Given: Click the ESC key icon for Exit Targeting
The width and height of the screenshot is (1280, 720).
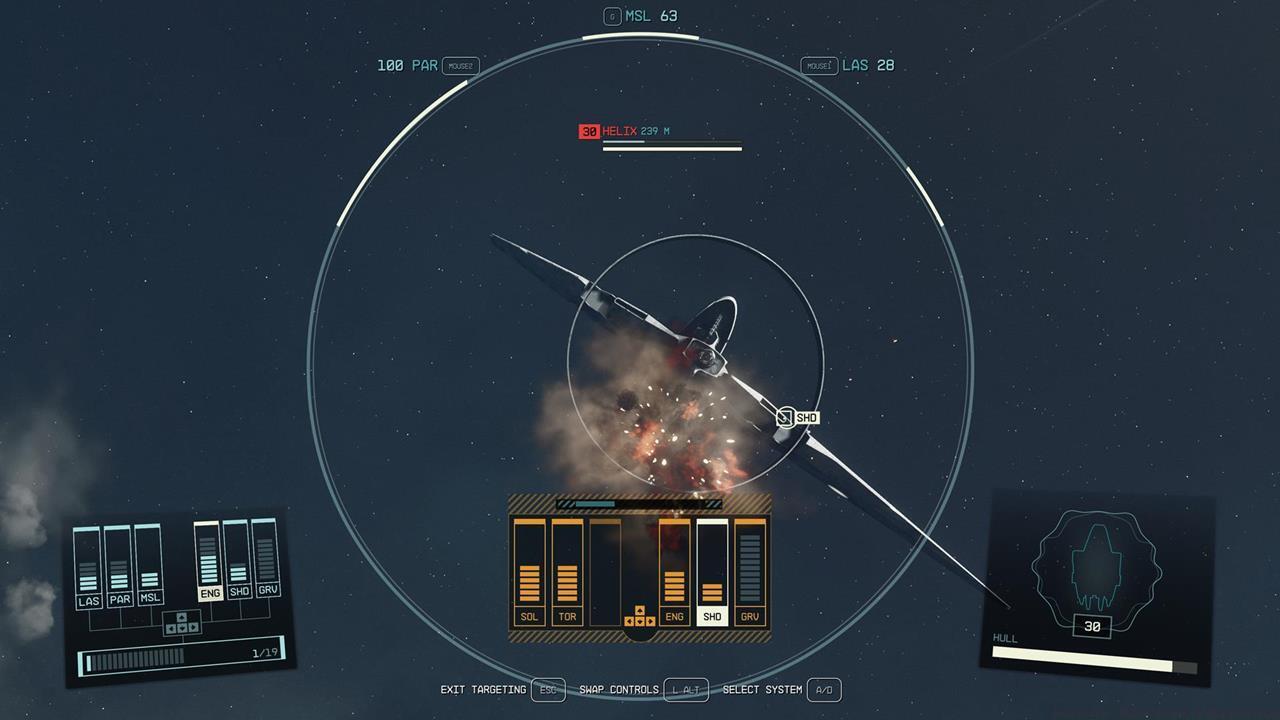Looking at the screenshot, I should tap(548, 690).
